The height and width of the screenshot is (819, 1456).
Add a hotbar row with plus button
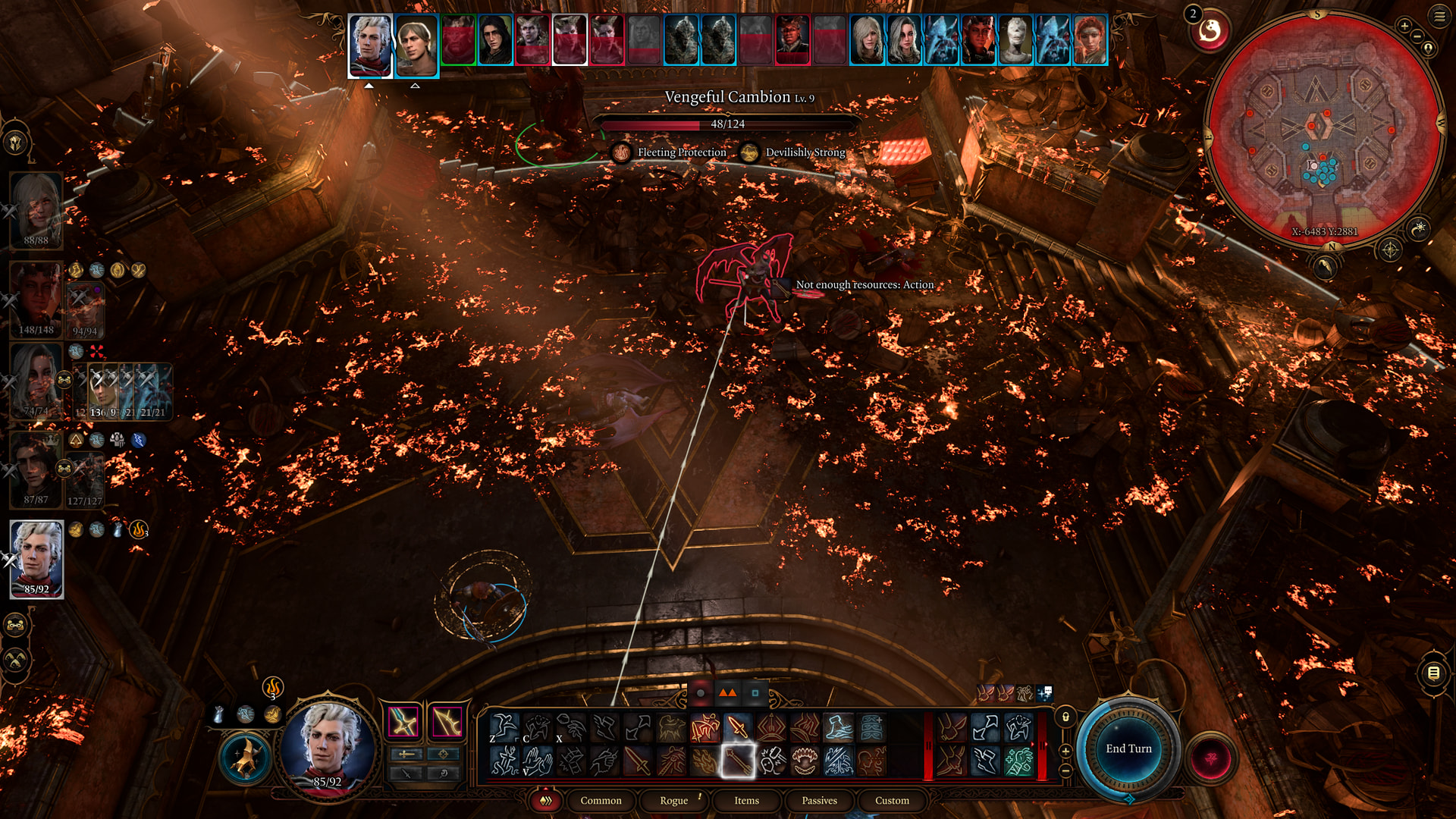1065,752
